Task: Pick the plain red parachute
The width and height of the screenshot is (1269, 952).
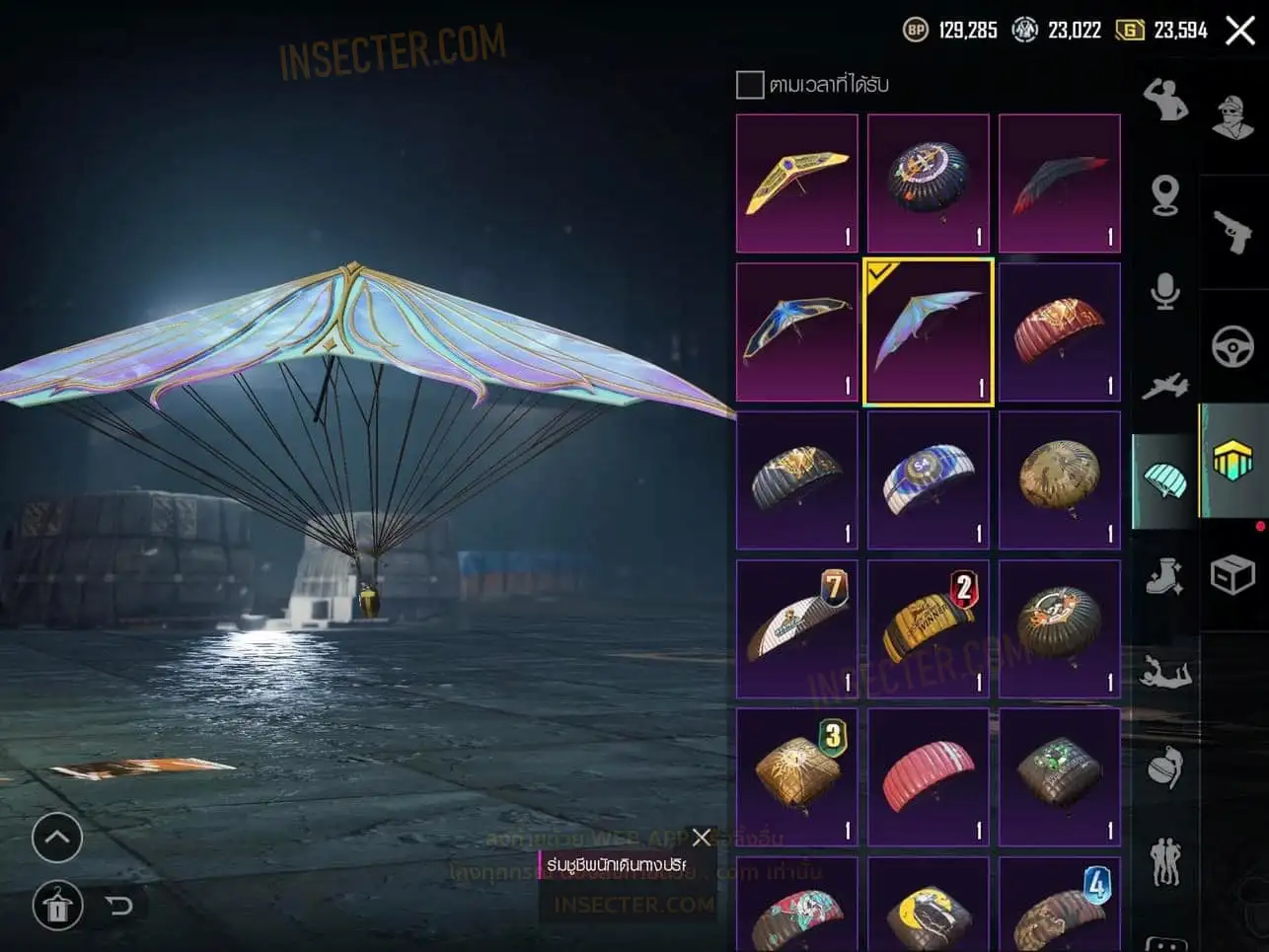Action: [x=928, y=777]
